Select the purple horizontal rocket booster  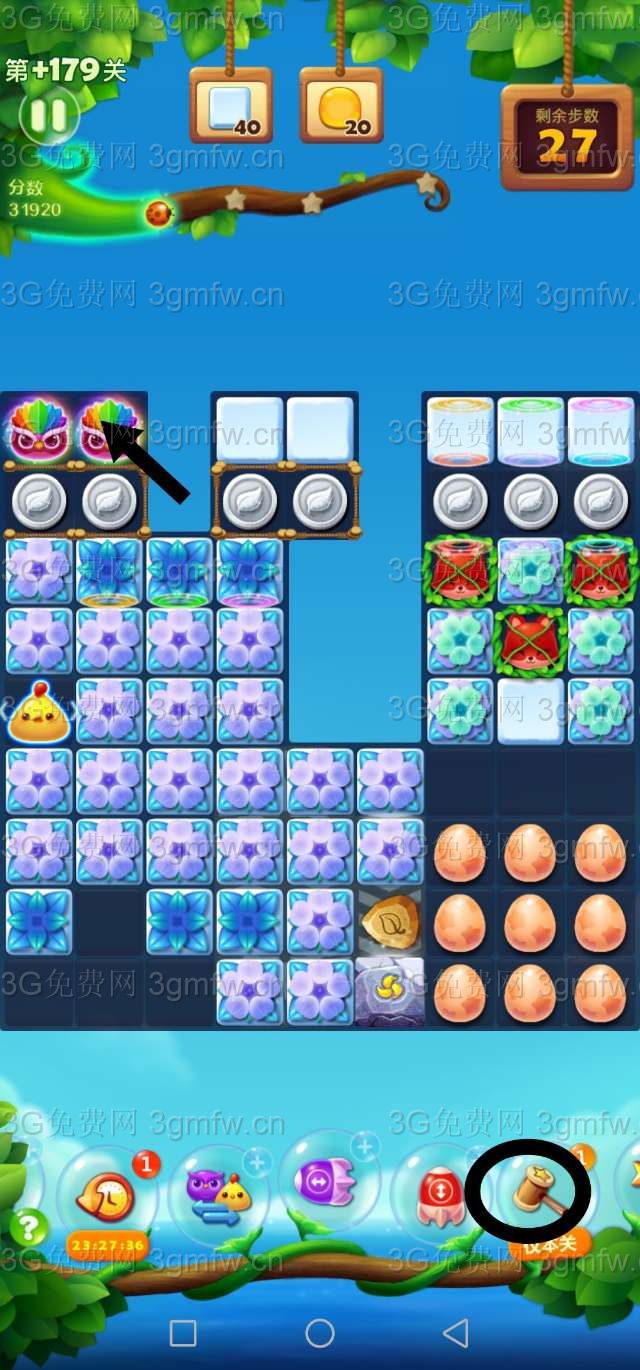click(x=325, y=1181)
